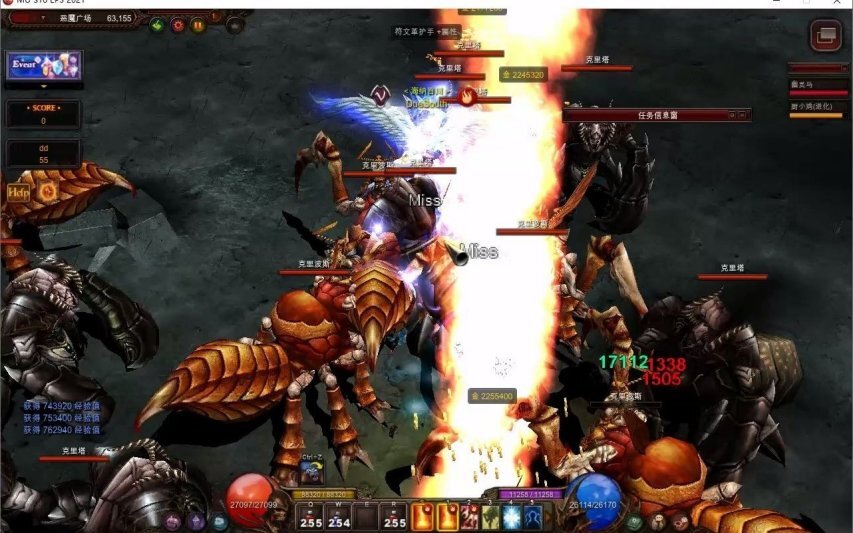Use the Q potion slot with 255
Screen dimensions: 853x533
click(310, 517)
